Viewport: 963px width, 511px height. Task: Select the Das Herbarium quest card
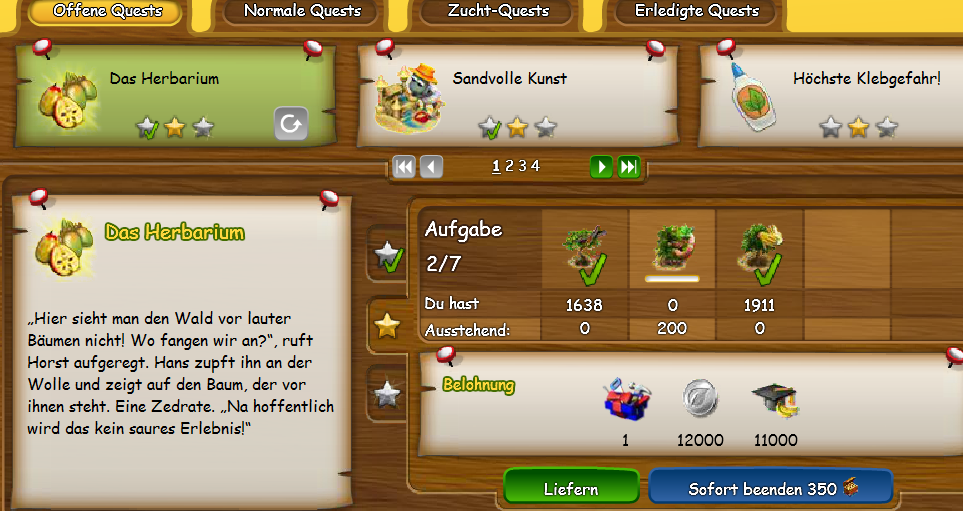[175, 96]
